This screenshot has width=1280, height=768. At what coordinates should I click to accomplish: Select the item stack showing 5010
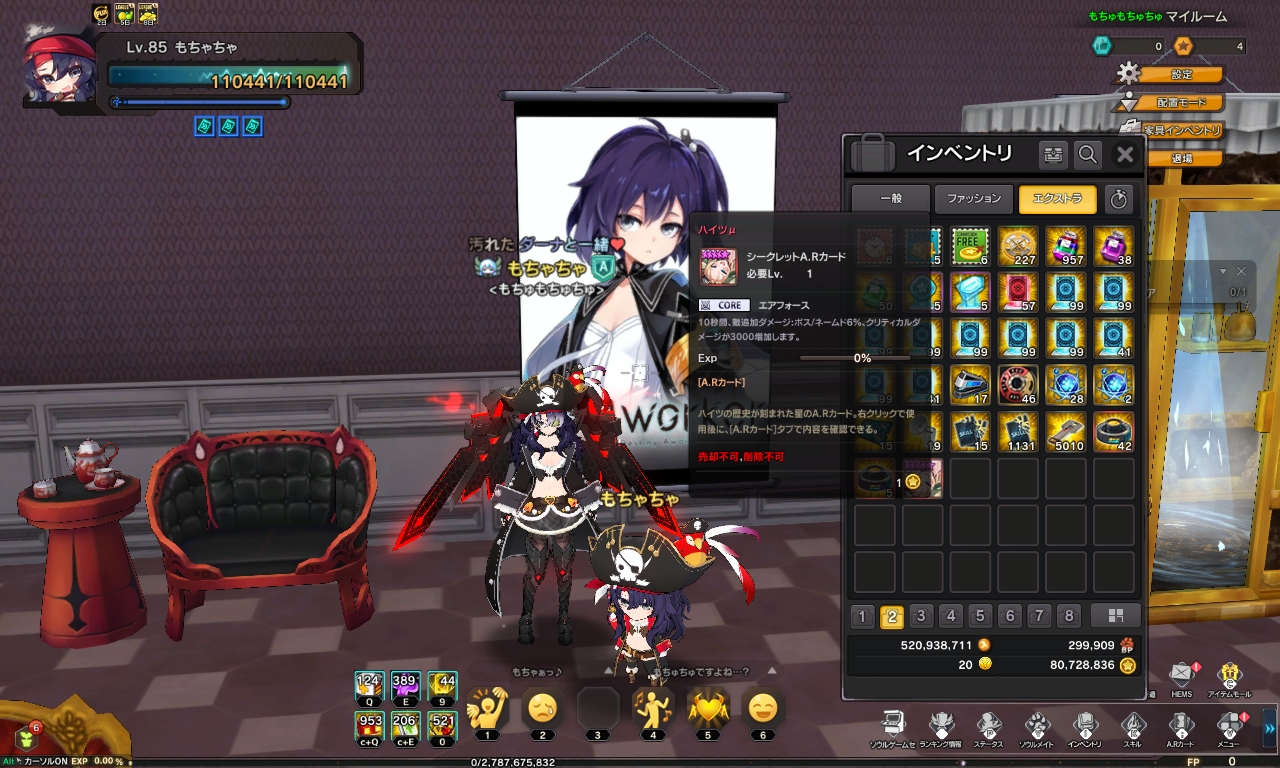(x=1066, y=431)
